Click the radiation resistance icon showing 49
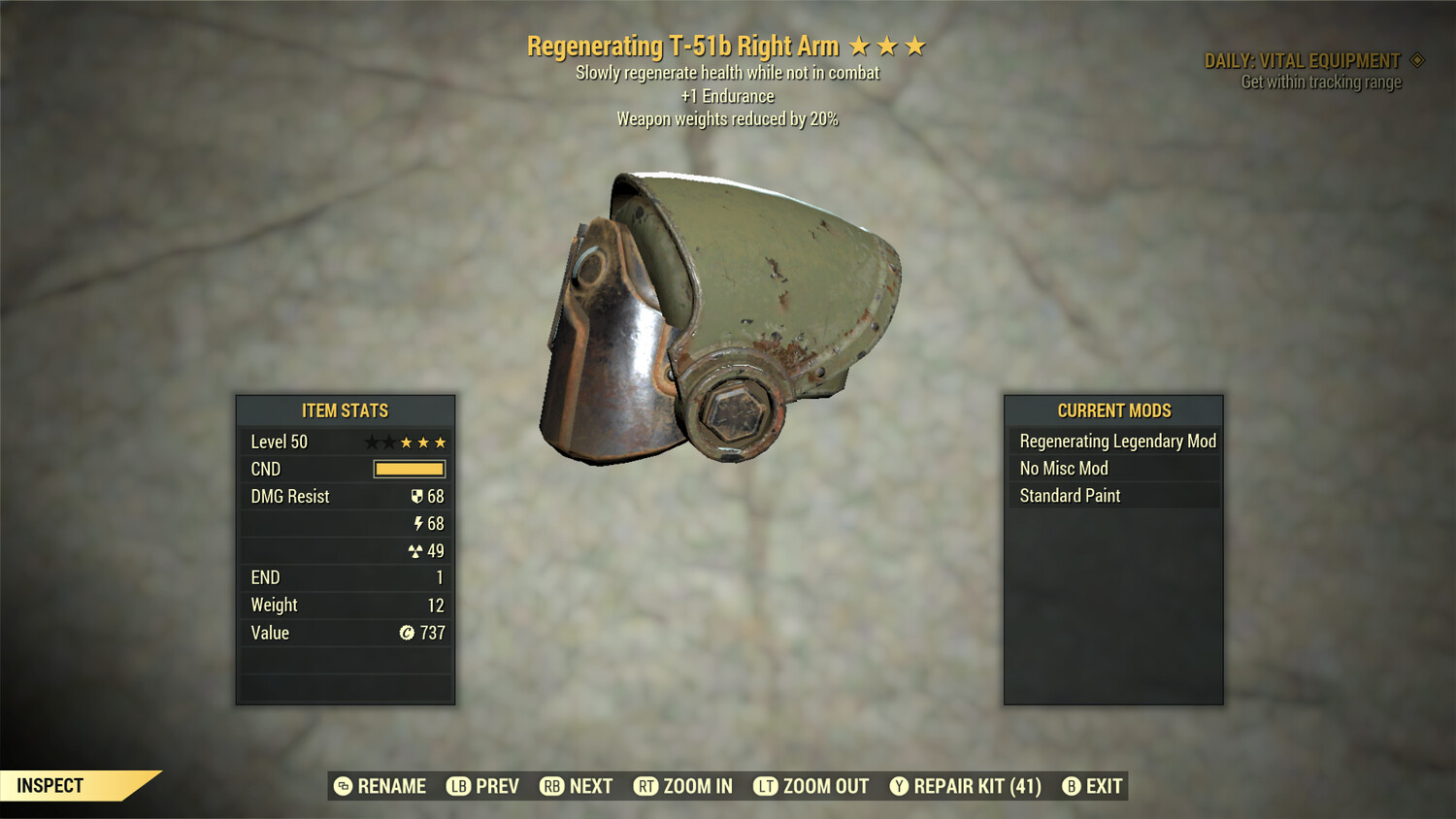The width and height of the screenshot is (1456, 819). pyautogui.click(x=415, y=550)
